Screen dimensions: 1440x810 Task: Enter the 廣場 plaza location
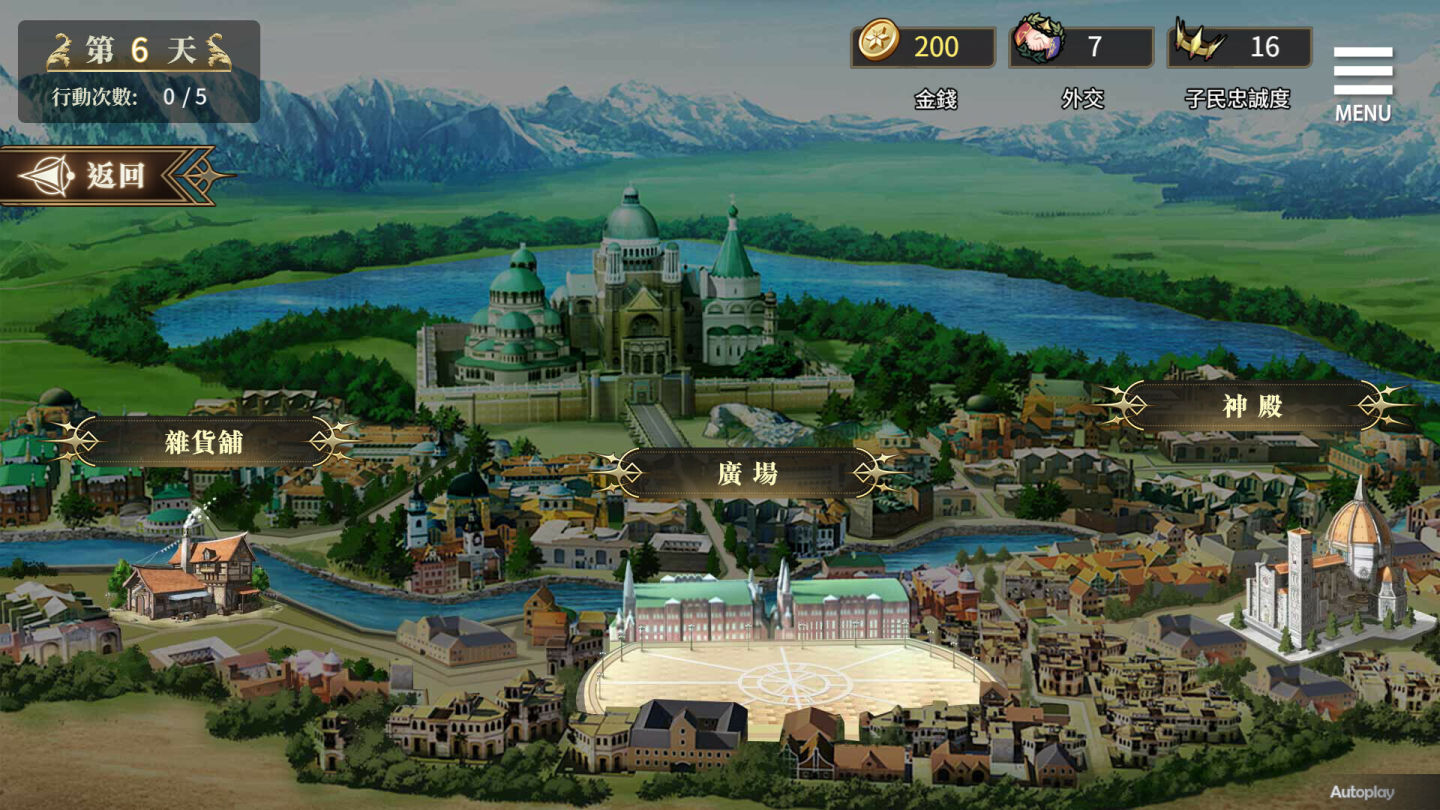[x=748, y=473]
